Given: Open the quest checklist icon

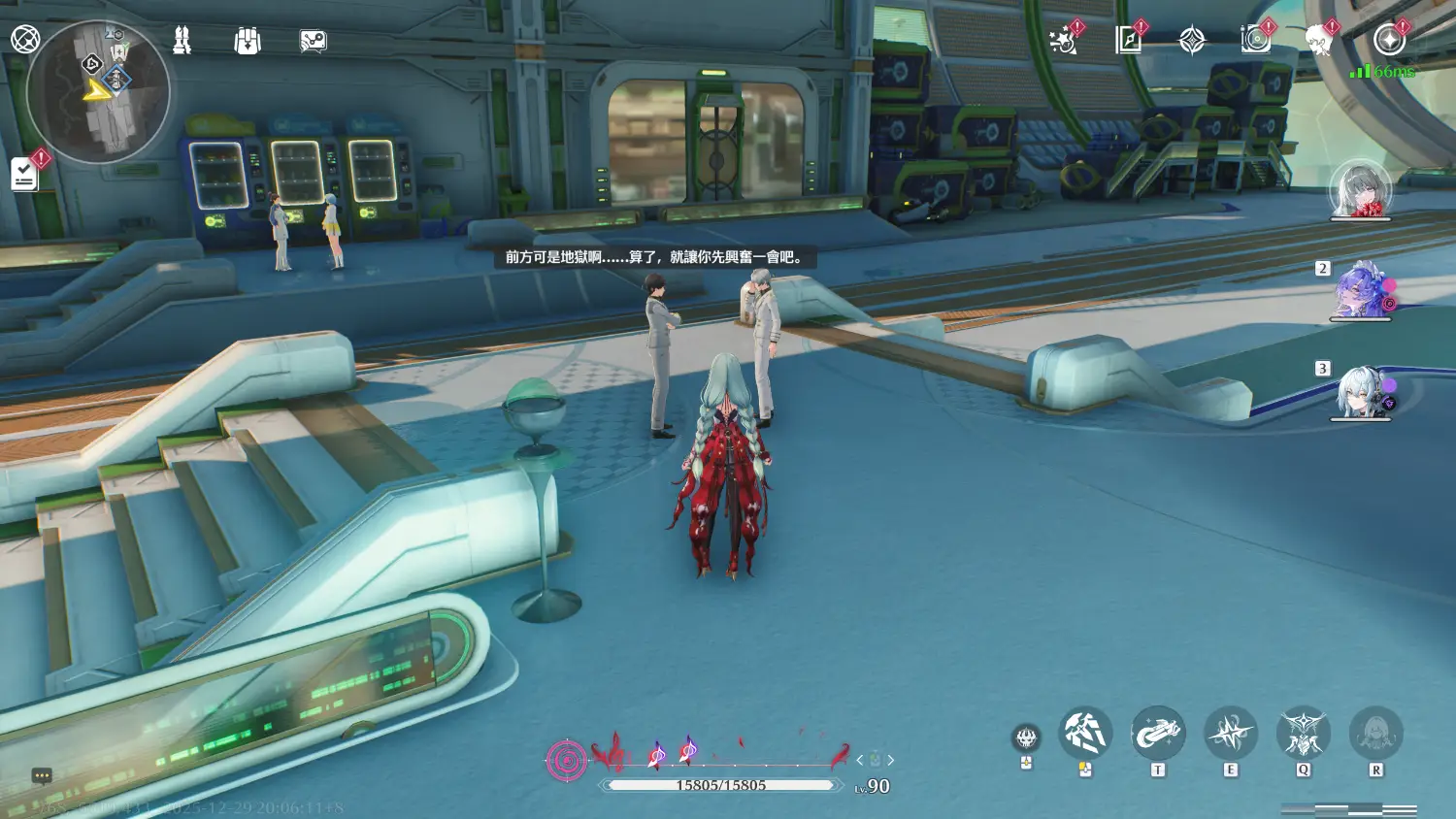Looking at the screenshot, I should [24, 175].
